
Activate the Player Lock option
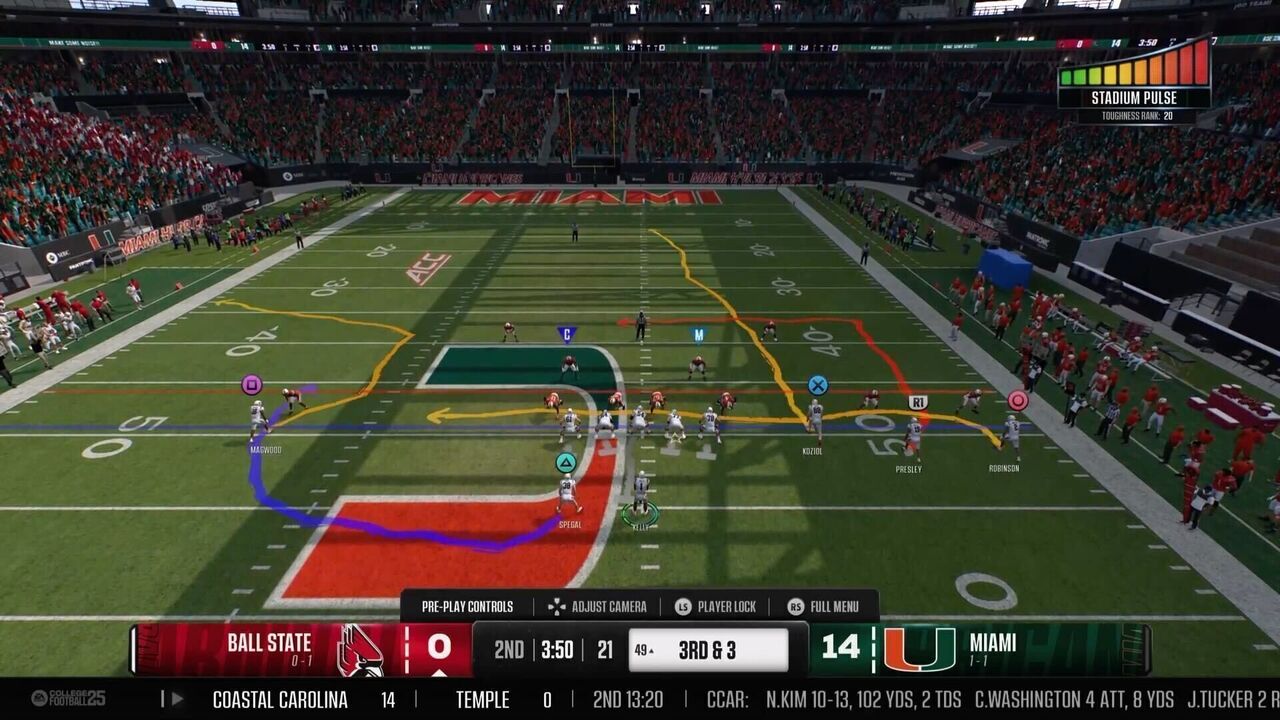(x=715, y=606)
